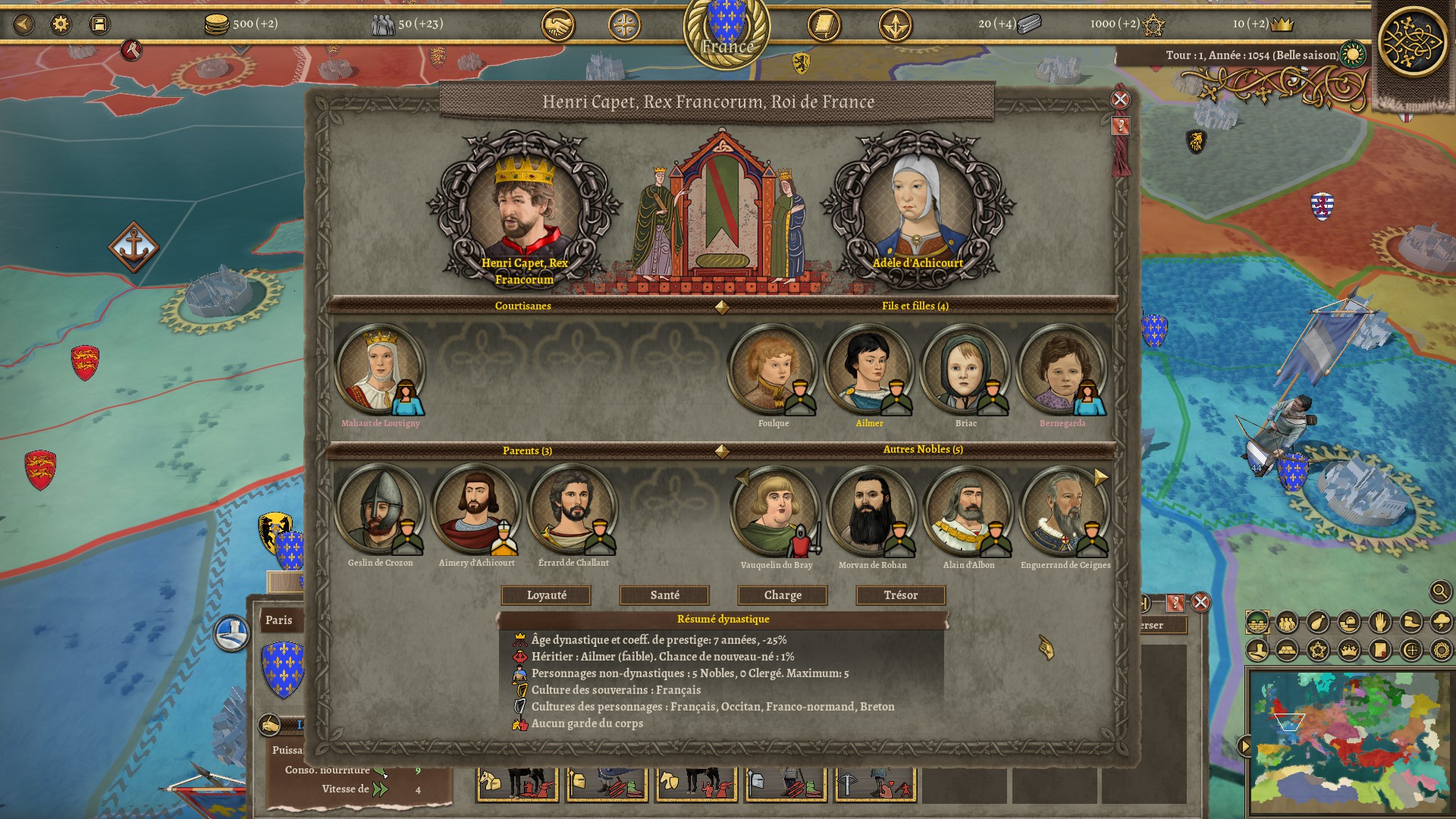Choose courtesan Mahaut de Louvigny's portrait
The height and width of the screenshot is (819, 1456).
[379, 369]
